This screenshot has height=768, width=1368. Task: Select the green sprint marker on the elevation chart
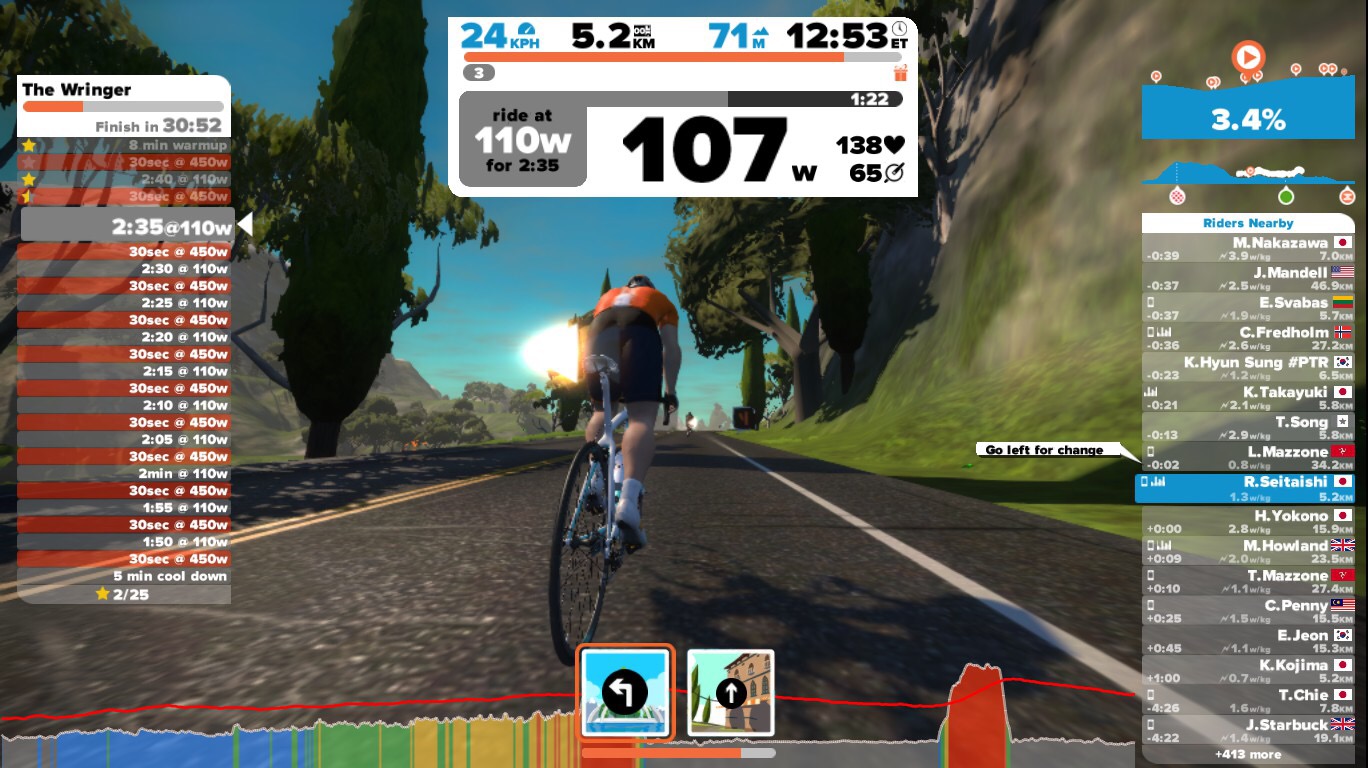click(x=1287, y=196)
